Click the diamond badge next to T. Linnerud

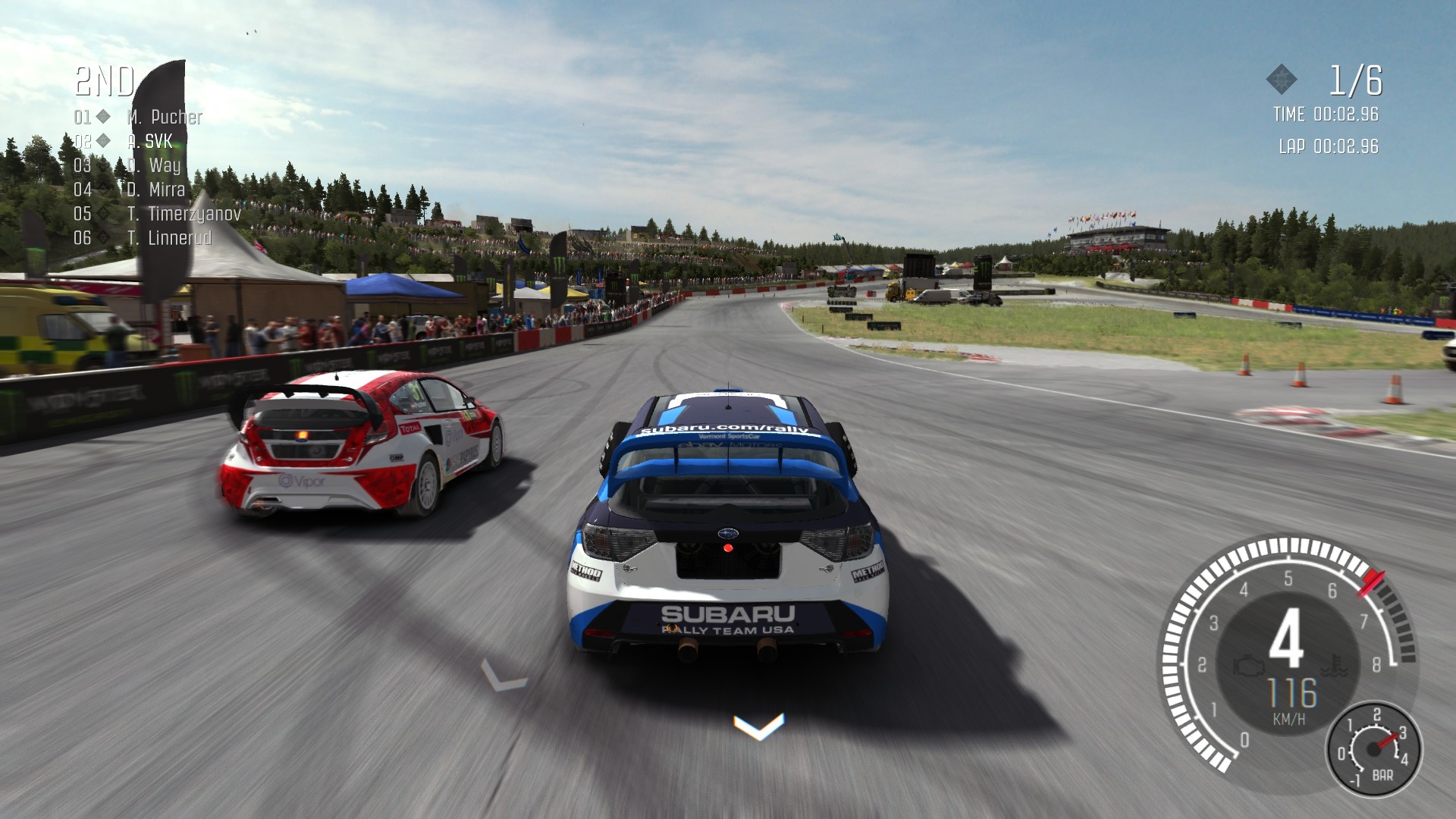click(103, 236)
